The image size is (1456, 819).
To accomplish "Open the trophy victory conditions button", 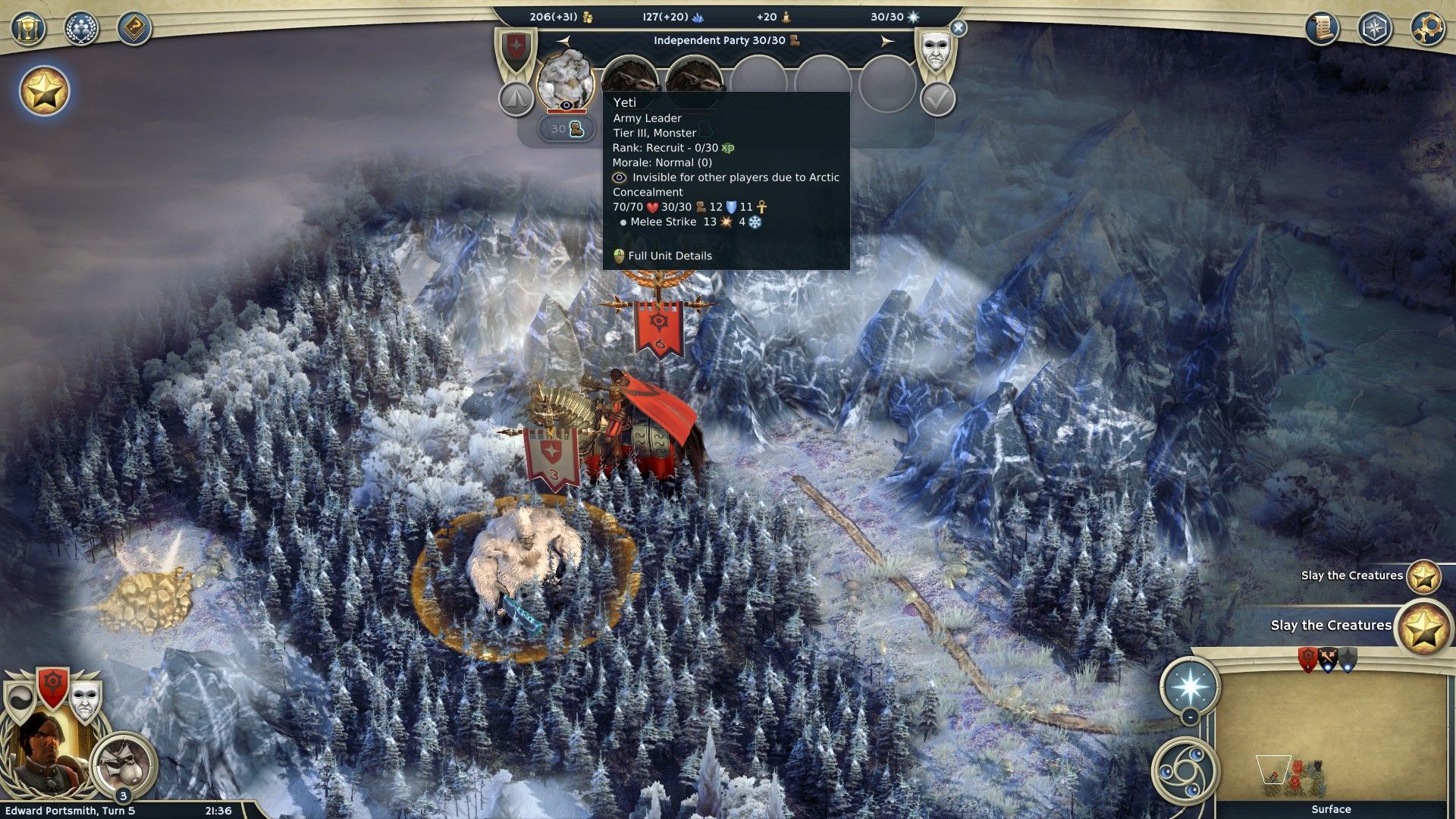I will [28, 30].
